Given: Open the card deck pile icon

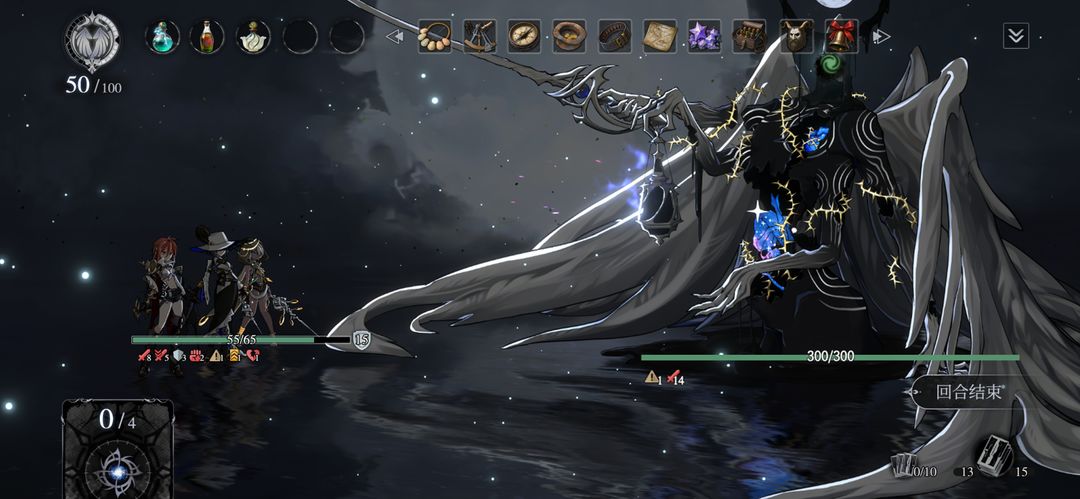Looking at the screenshot, I should point(994,457).
